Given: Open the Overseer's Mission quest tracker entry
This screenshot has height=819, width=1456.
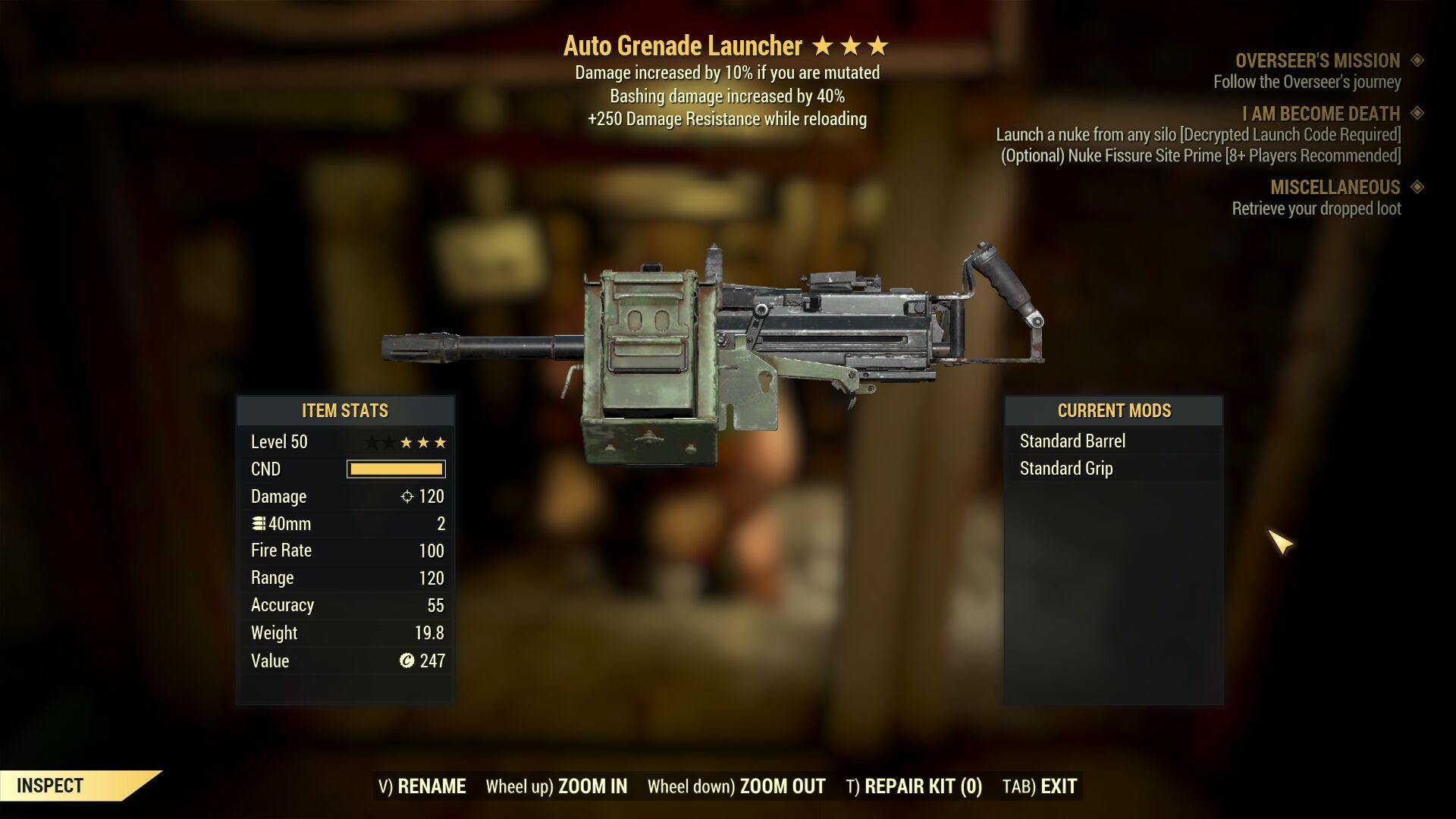Looking at the screenshot, I should point(1317,61).
